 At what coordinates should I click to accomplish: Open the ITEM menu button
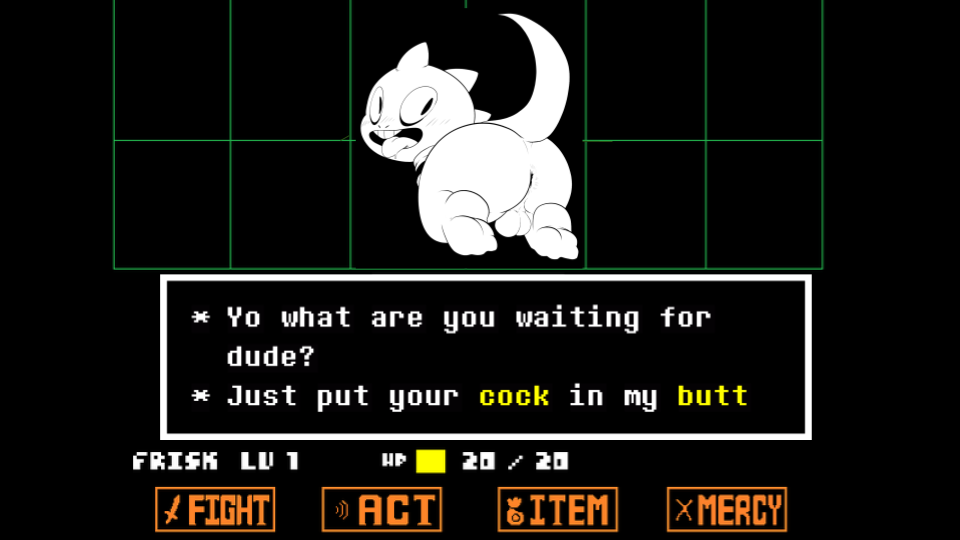[558, 510]
